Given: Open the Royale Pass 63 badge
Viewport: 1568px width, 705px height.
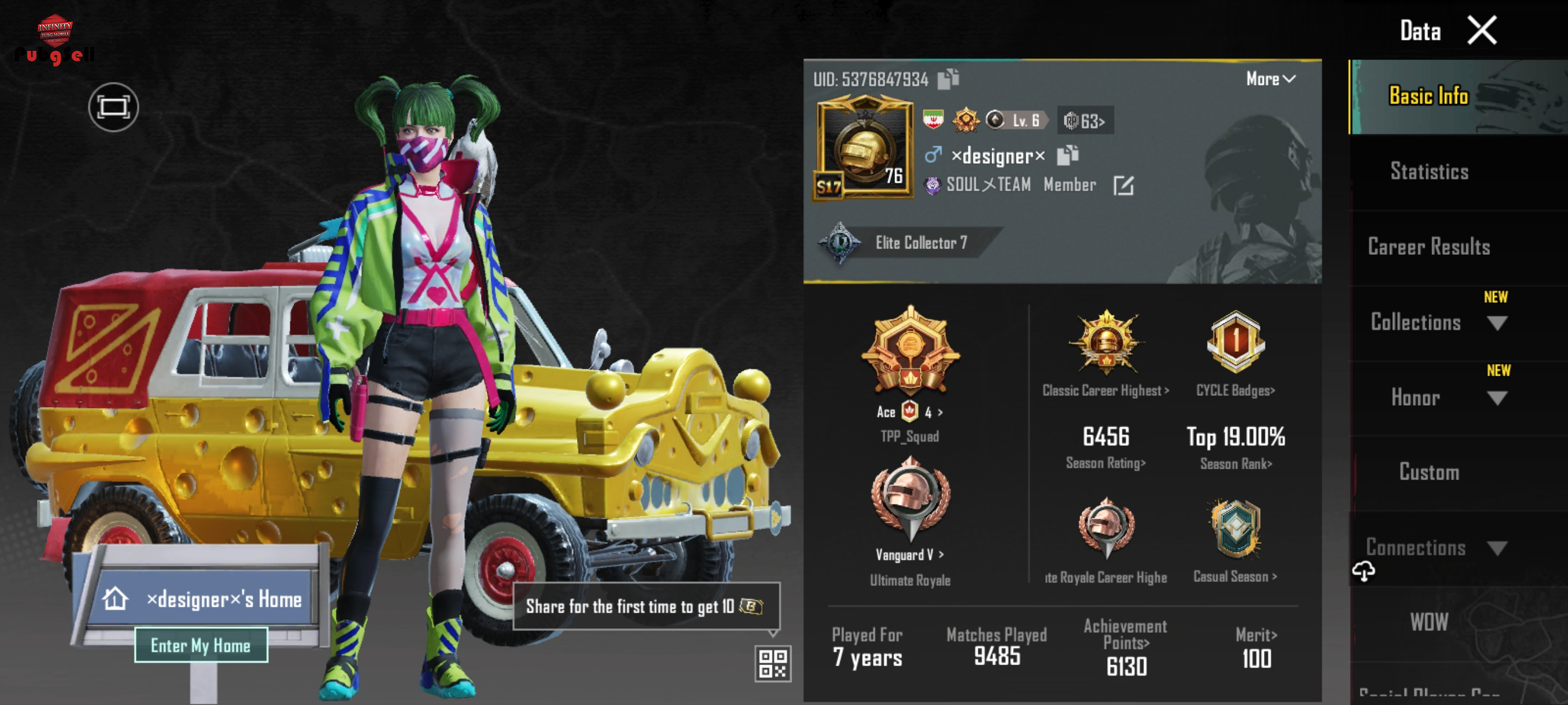Looking at the screenshot, I should [1085, 121].
